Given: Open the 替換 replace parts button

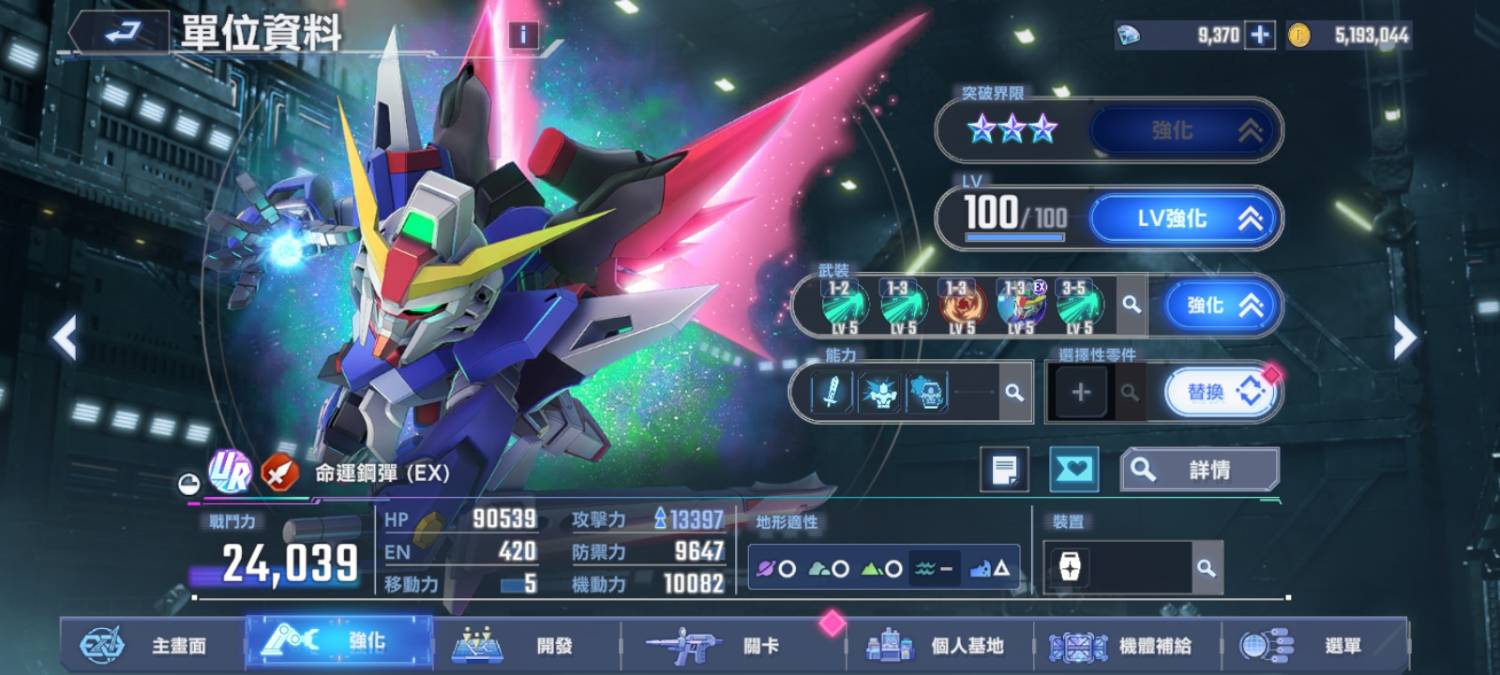Looking at the screenshot, I should pos(1222,393).
